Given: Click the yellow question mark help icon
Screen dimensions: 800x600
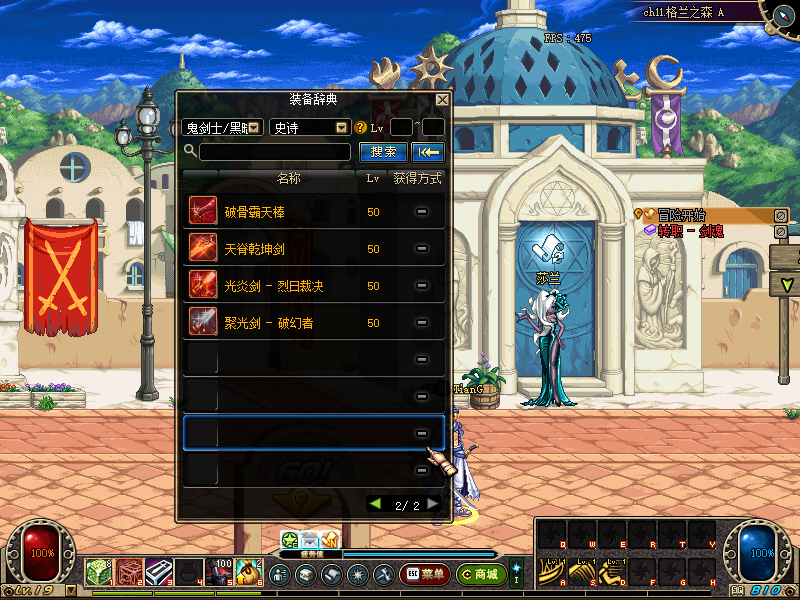Looking at the screenshot, I should [361, 128].
